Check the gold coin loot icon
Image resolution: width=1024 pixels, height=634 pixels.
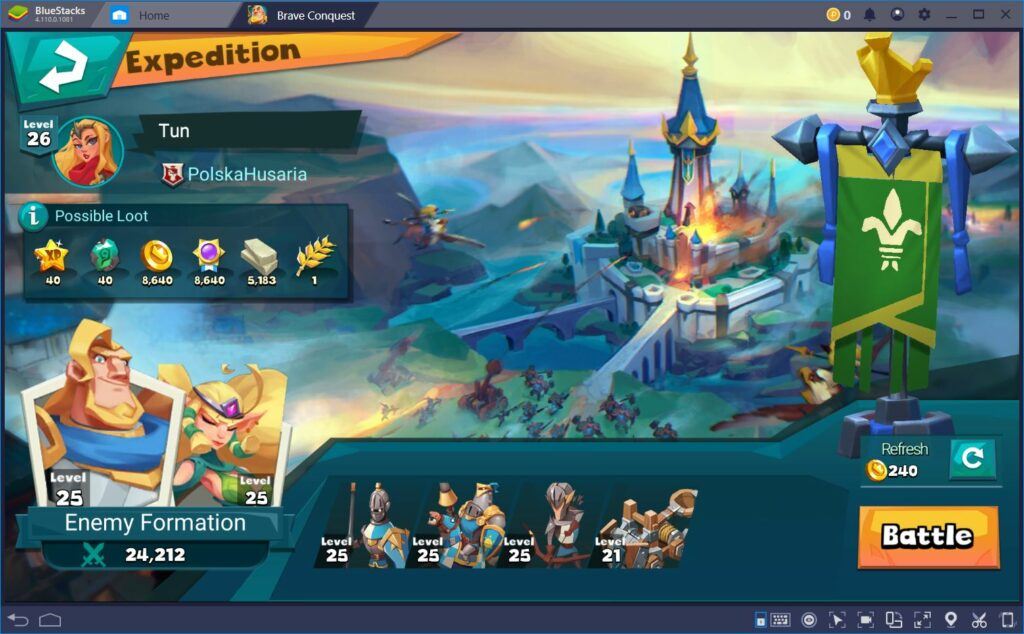157,257
